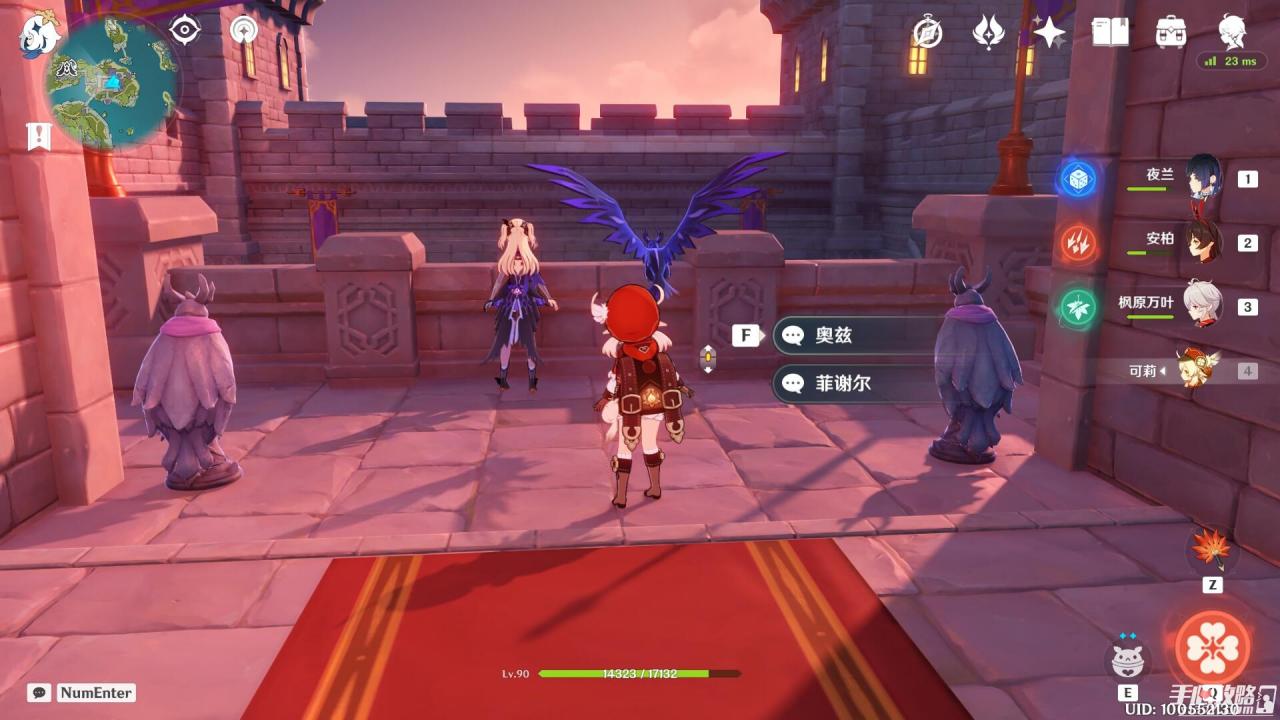Activate the maple leaf gadget icon

[x=1212, y=549]
